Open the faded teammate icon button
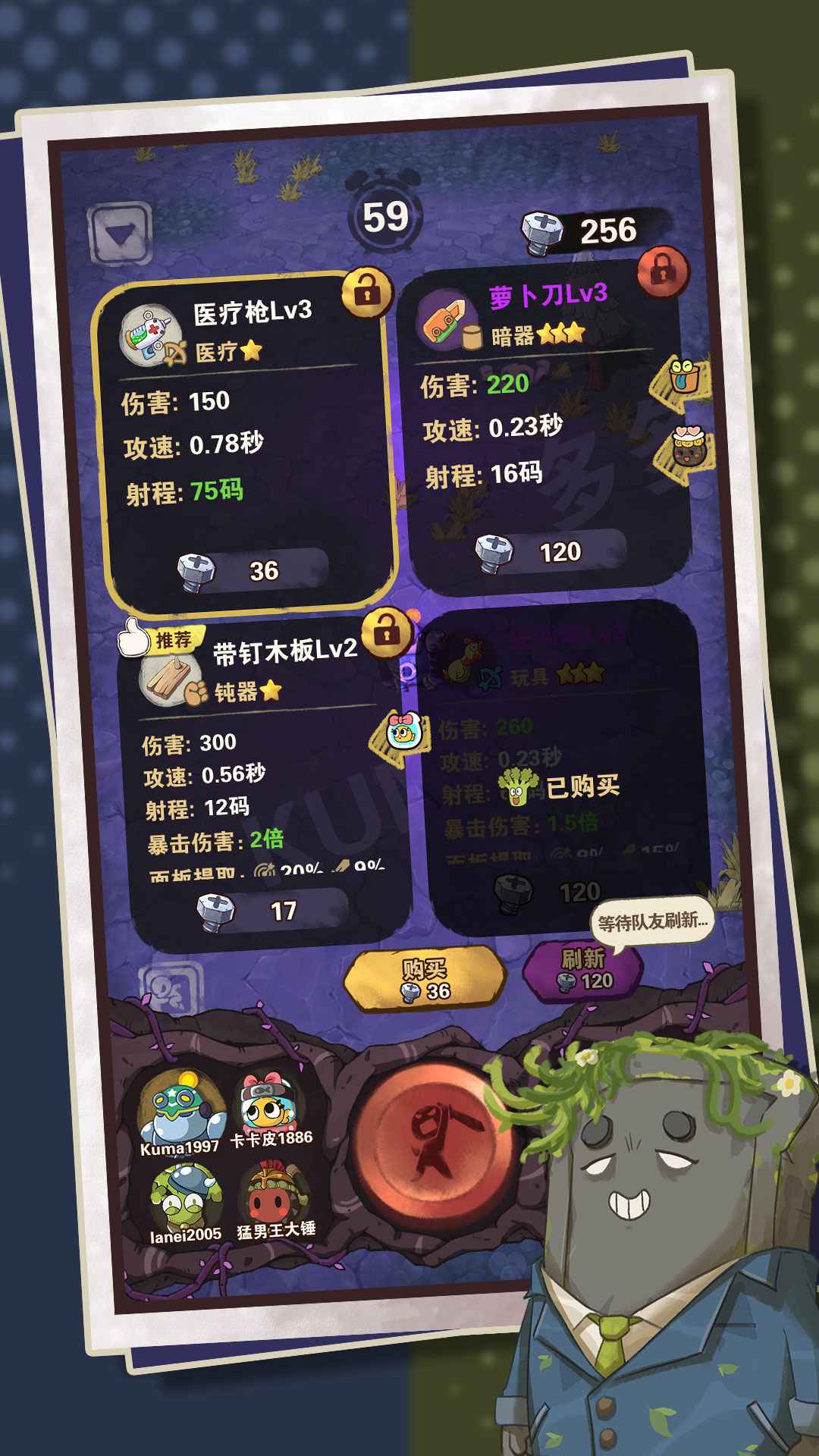 (172, 986)
